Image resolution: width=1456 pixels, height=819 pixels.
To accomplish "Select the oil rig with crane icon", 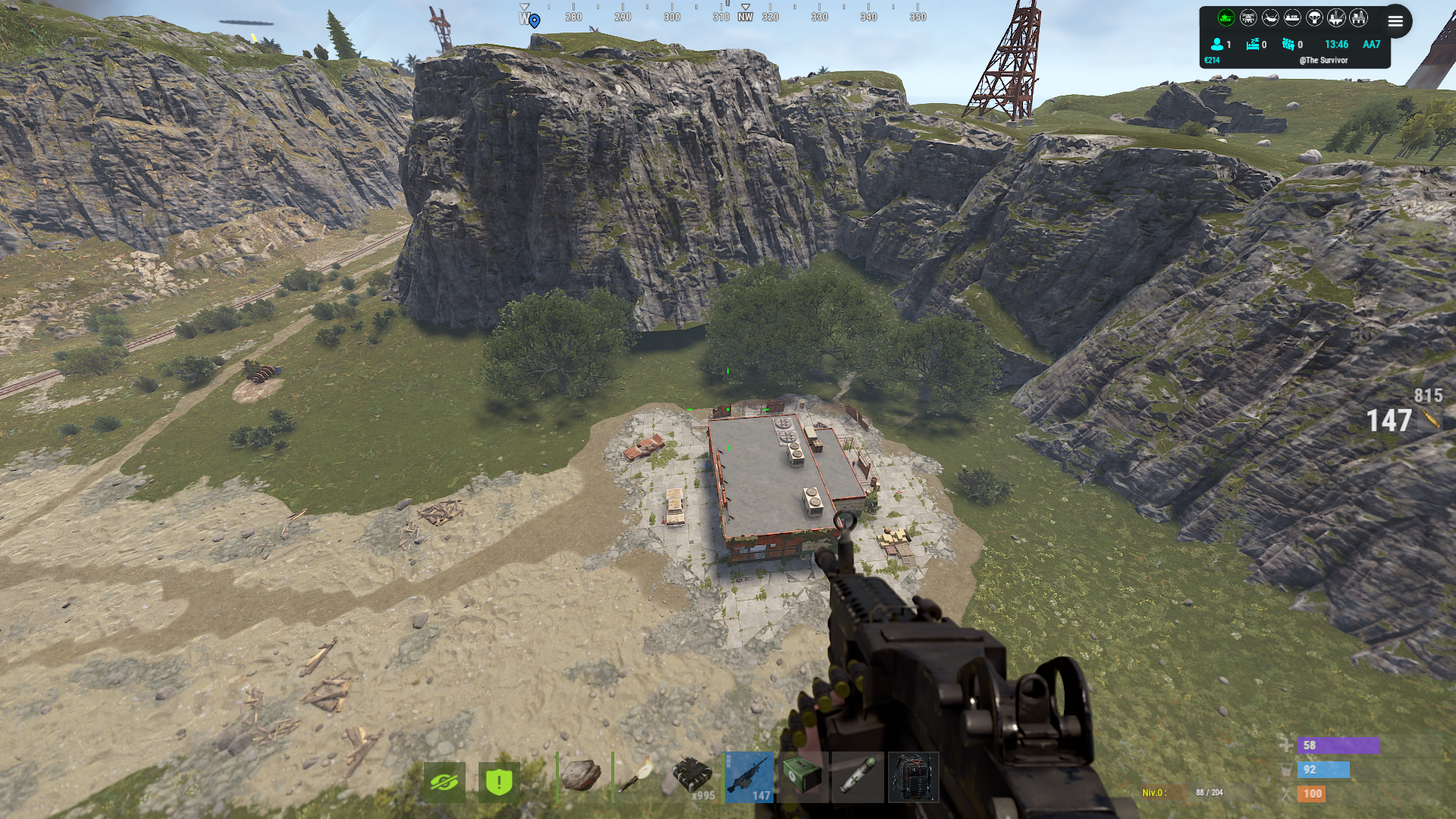I will [1336, 17].
